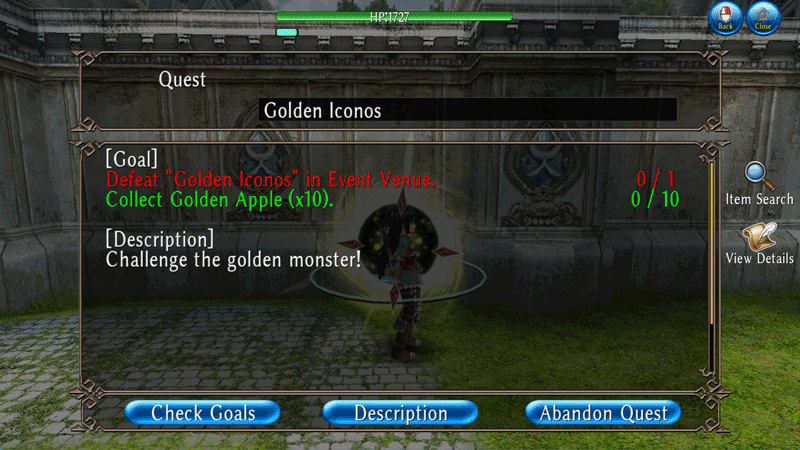
Task: Show the quest Description
Action: (x=401, y=412)
